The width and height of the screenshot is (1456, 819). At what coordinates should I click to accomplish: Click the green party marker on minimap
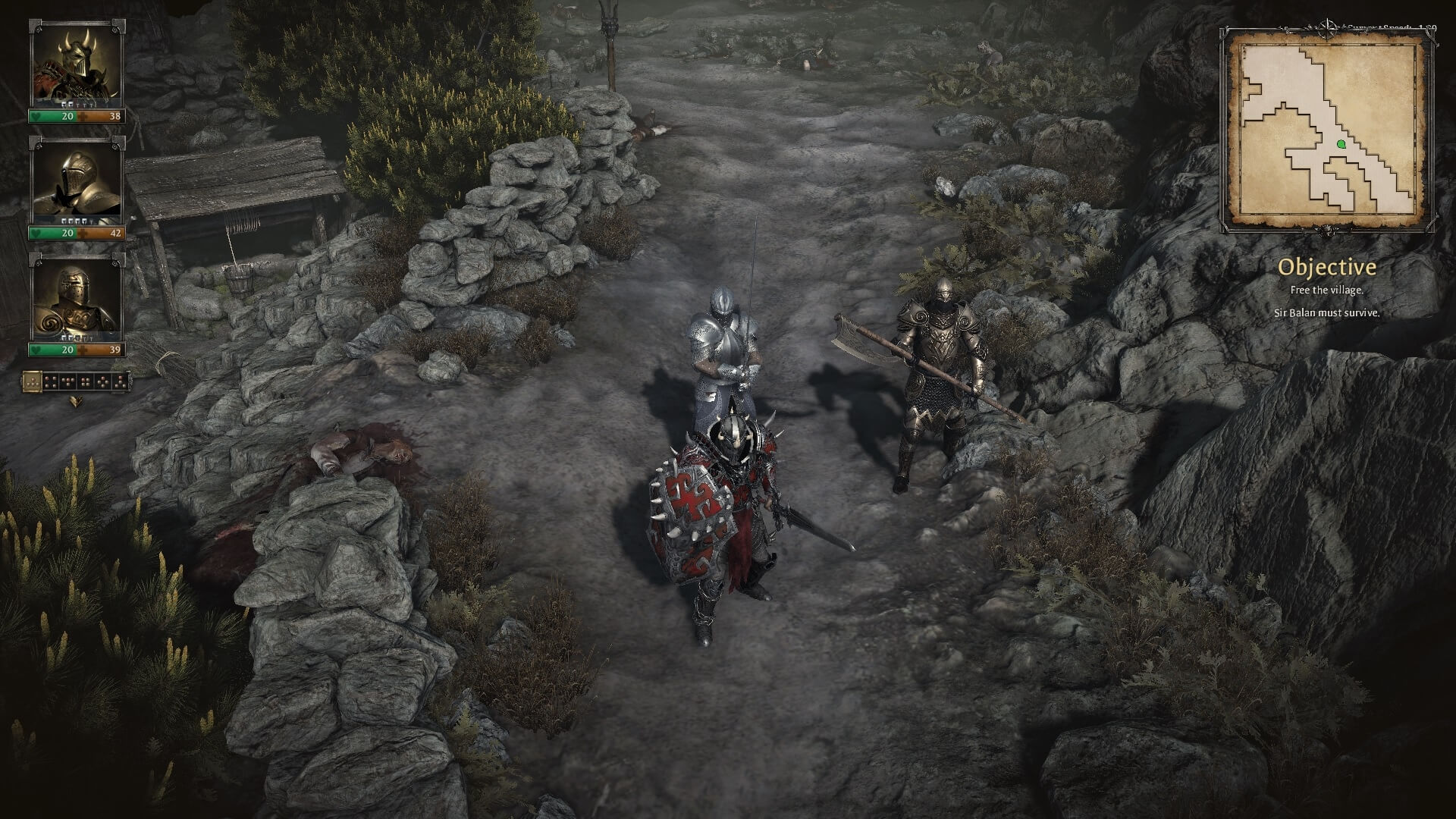pos(1340,143)
